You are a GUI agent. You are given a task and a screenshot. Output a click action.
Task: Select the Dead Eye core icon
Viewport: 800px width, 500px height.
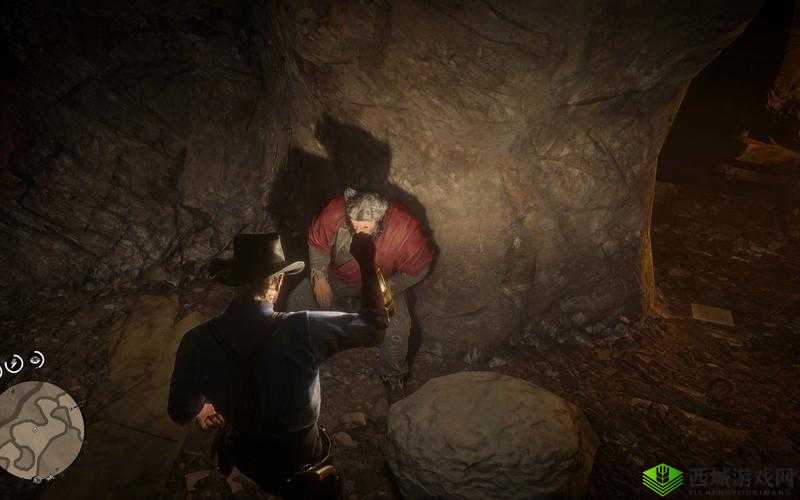(37, 357)
